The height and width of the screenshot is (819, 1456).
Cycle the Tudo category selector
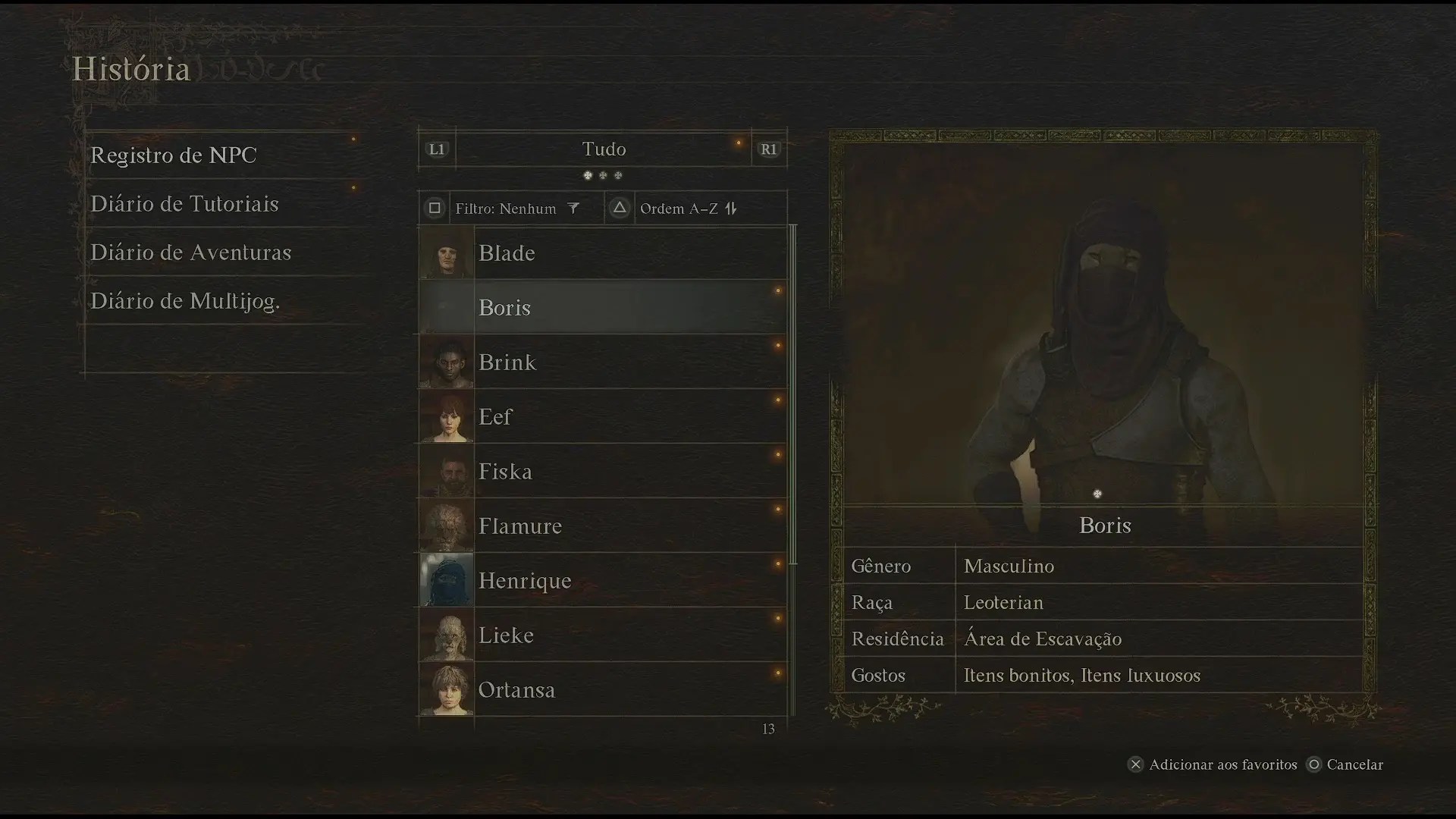(604, 149)
